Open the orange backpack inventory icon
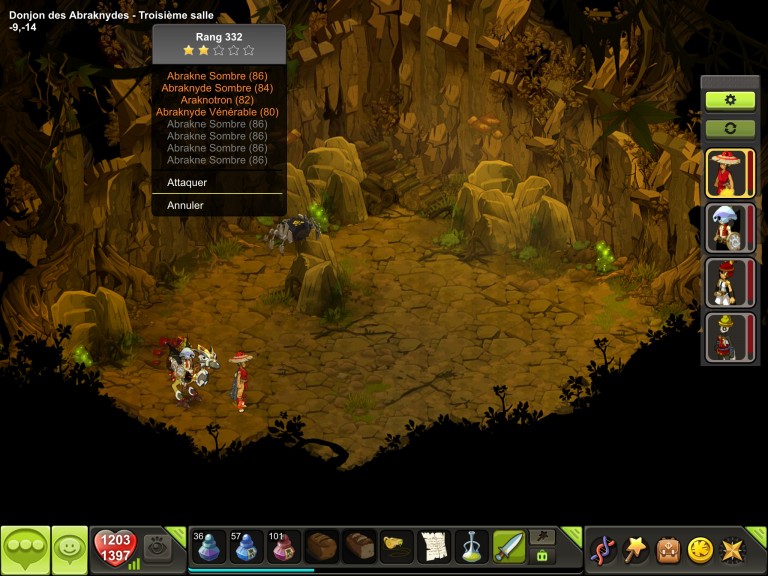 pos(668,549)
